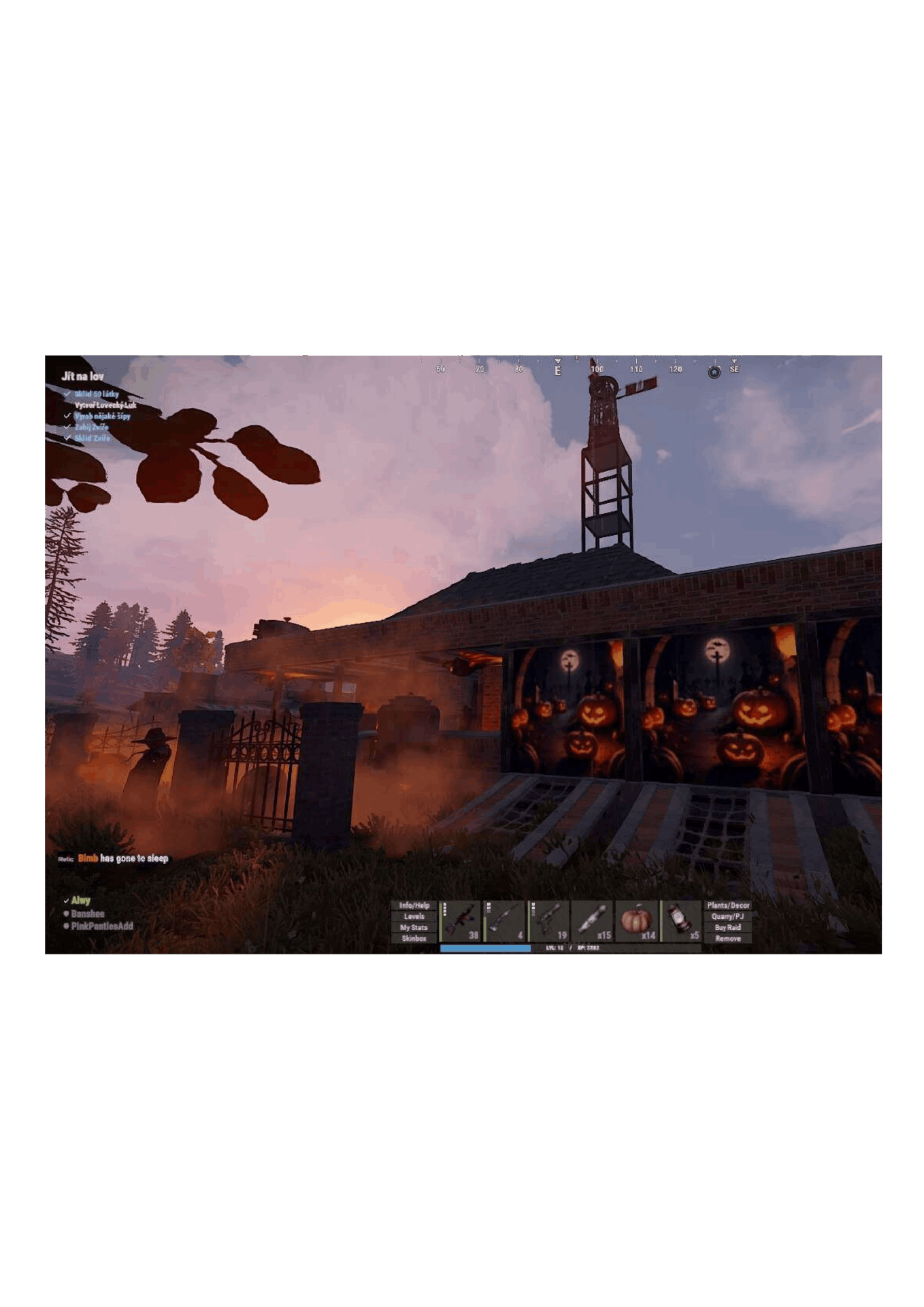Open the Plants/Decor menu
This screenshot has height=1307, width=924.
[727, 905]
